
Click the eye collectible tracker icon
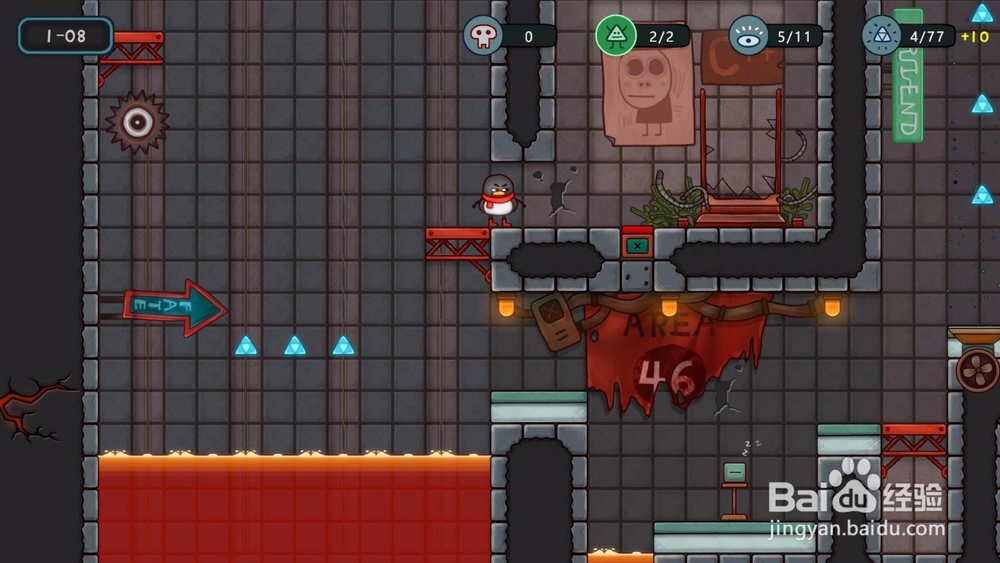click(748, 36)
